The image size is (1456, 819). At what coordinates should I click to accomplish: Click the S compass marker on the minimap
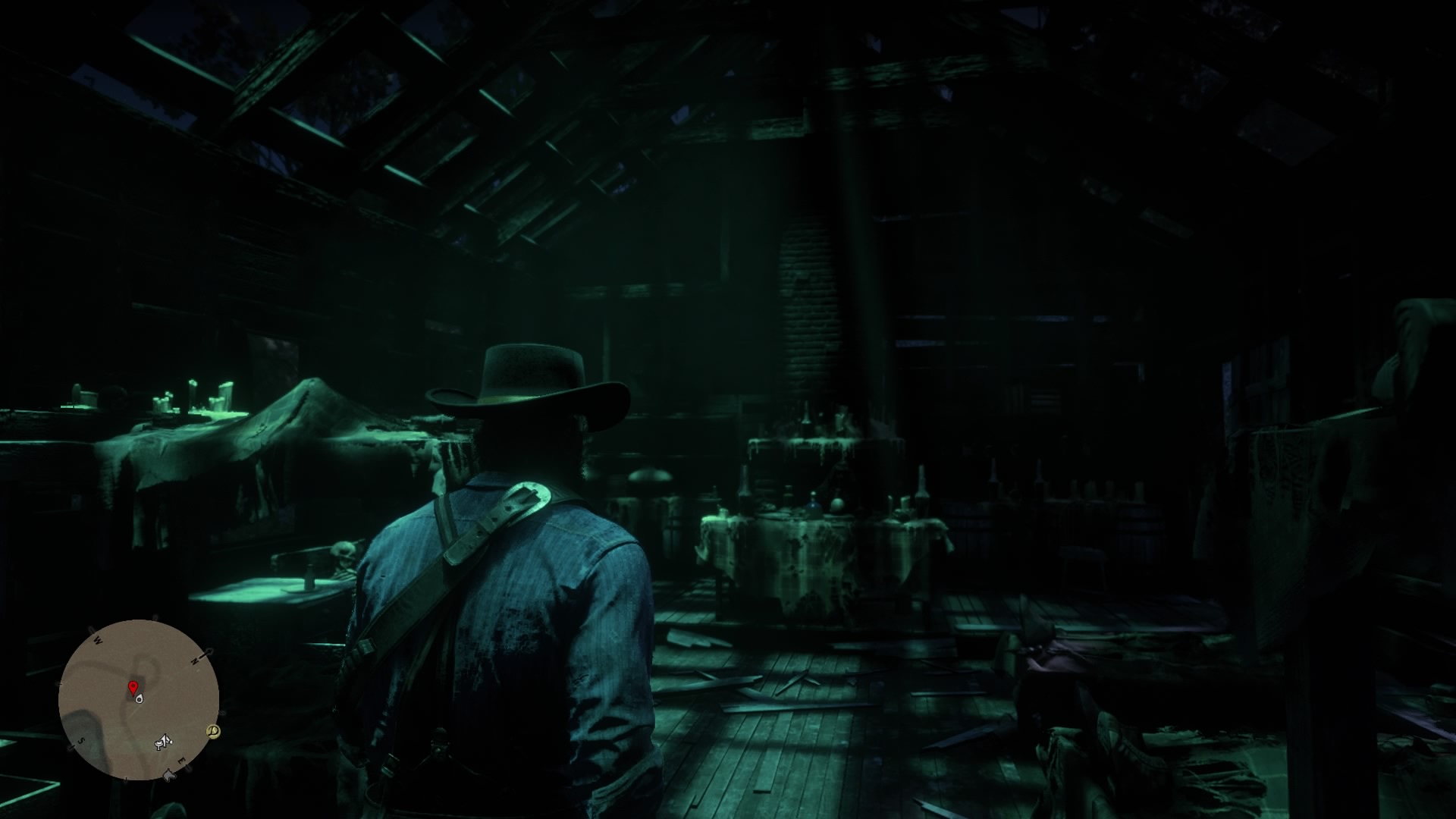click(x=81, y=741)
